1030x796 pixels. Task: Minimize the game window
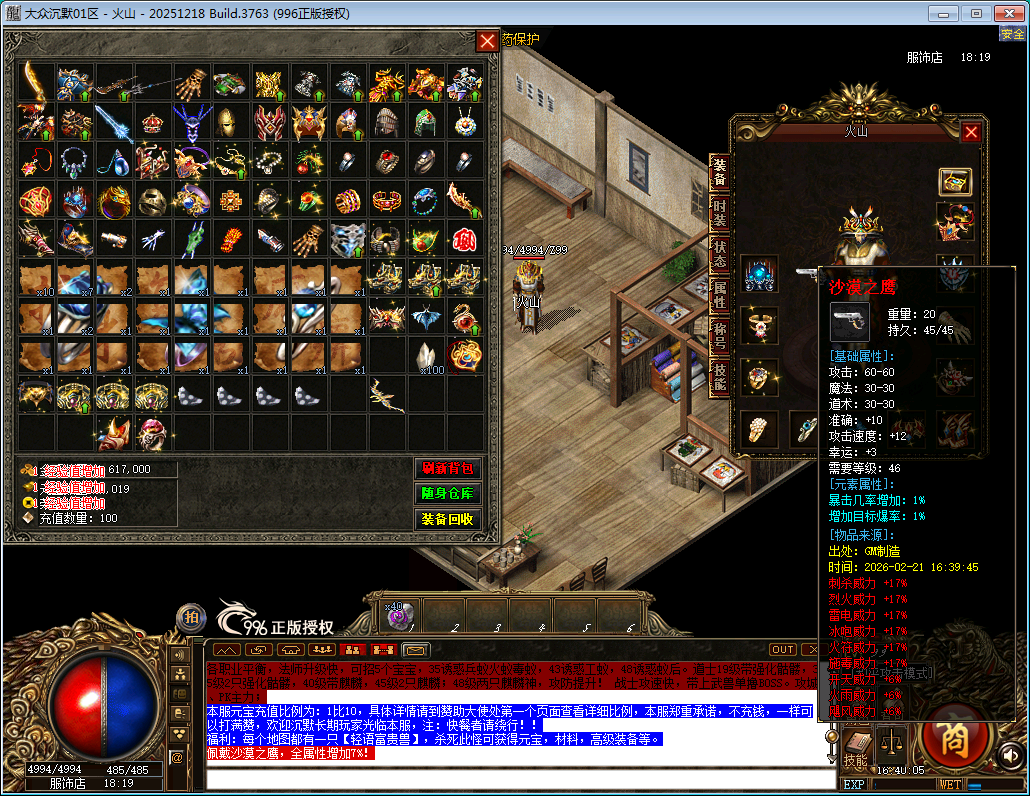(948, 13)
